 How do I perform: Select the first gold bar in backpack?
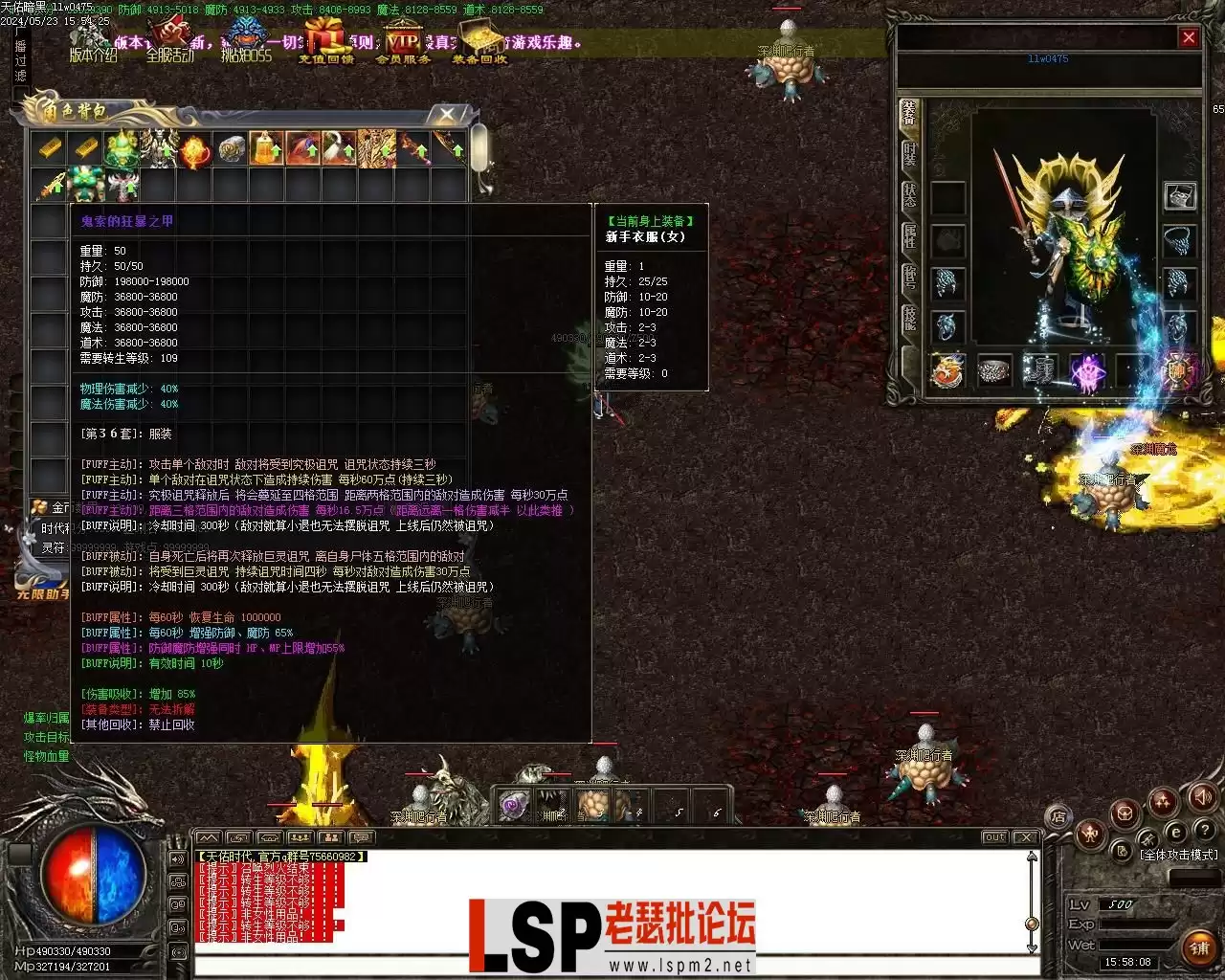pos(50,148)
